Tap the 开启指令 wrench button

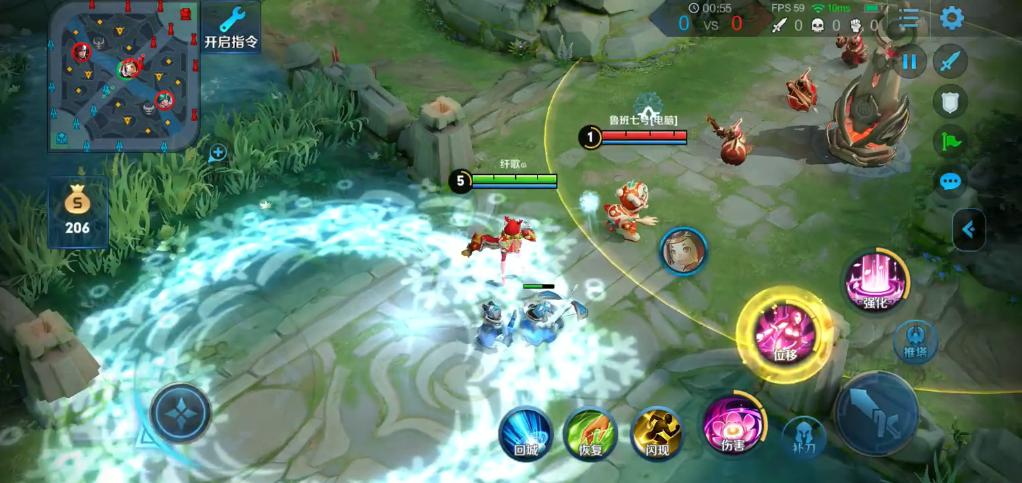[x=231, y=27]
